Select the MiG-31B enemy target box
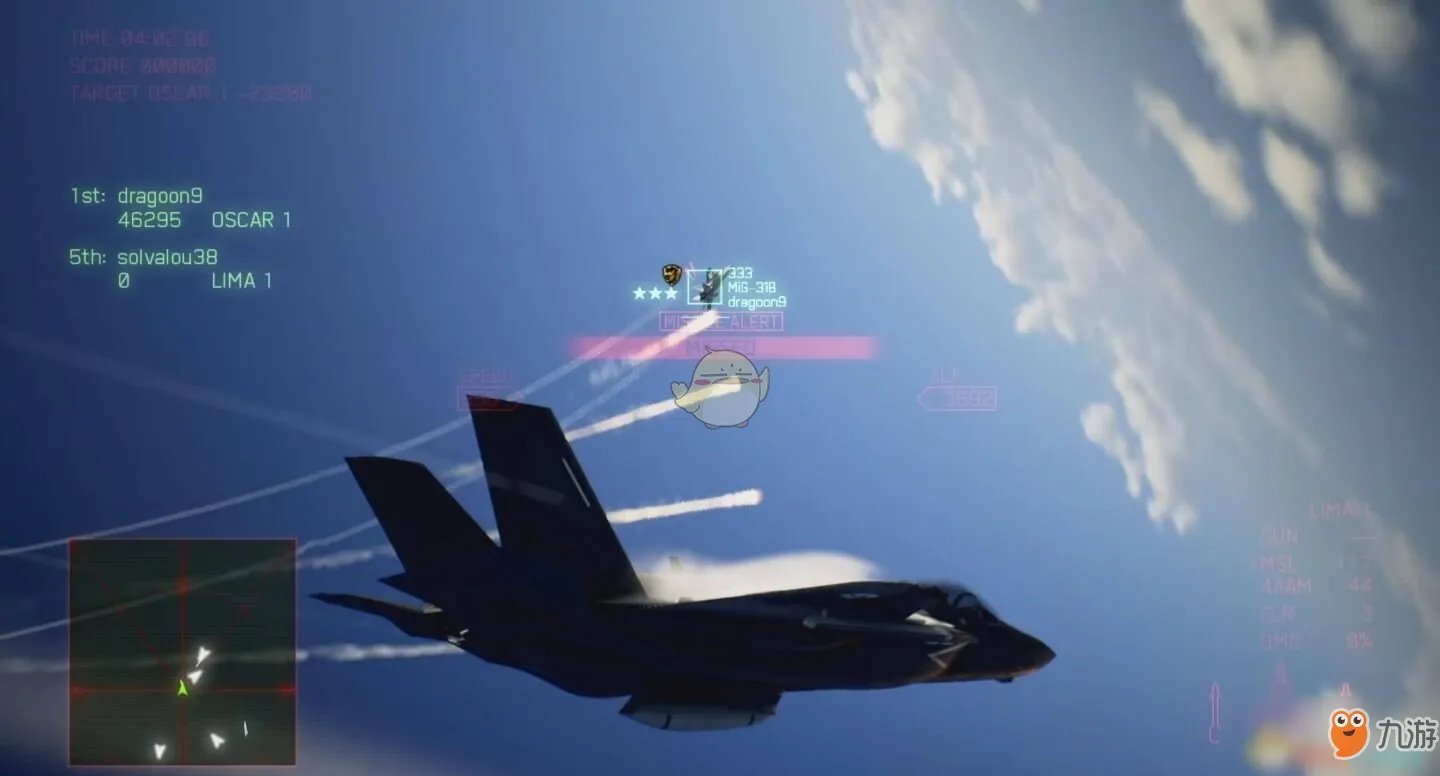 (705, 289)
